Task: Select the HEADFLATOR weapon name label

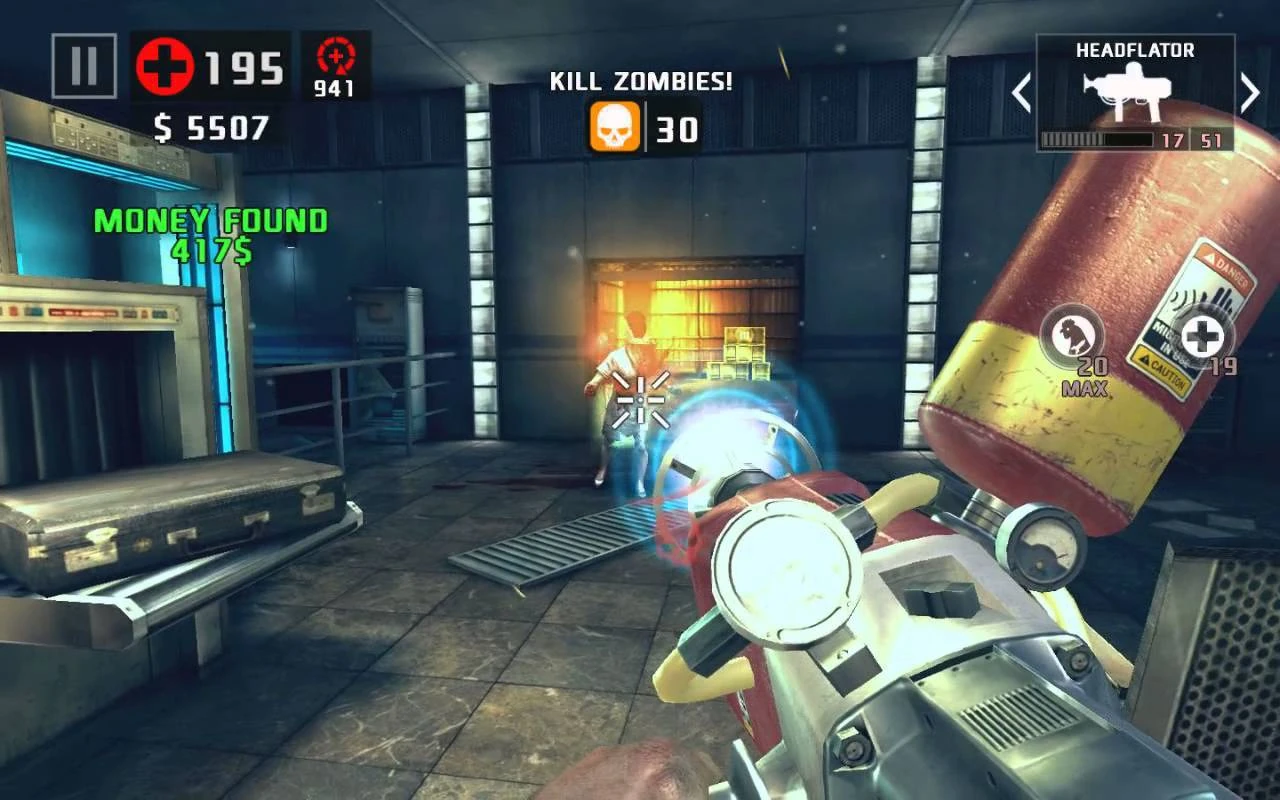Action: (1137, 48)
